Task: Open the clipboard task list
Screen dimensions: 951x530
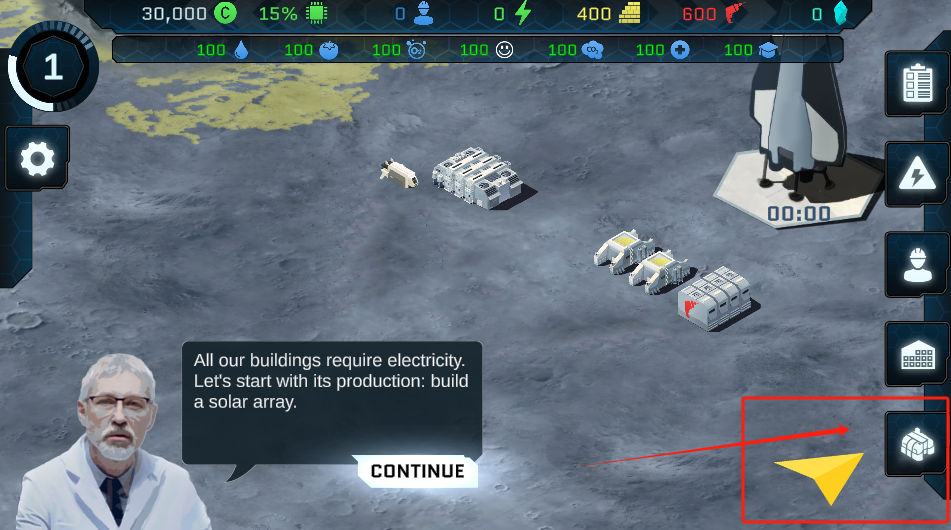Action: pyautogui.click(x=916, y=86)
